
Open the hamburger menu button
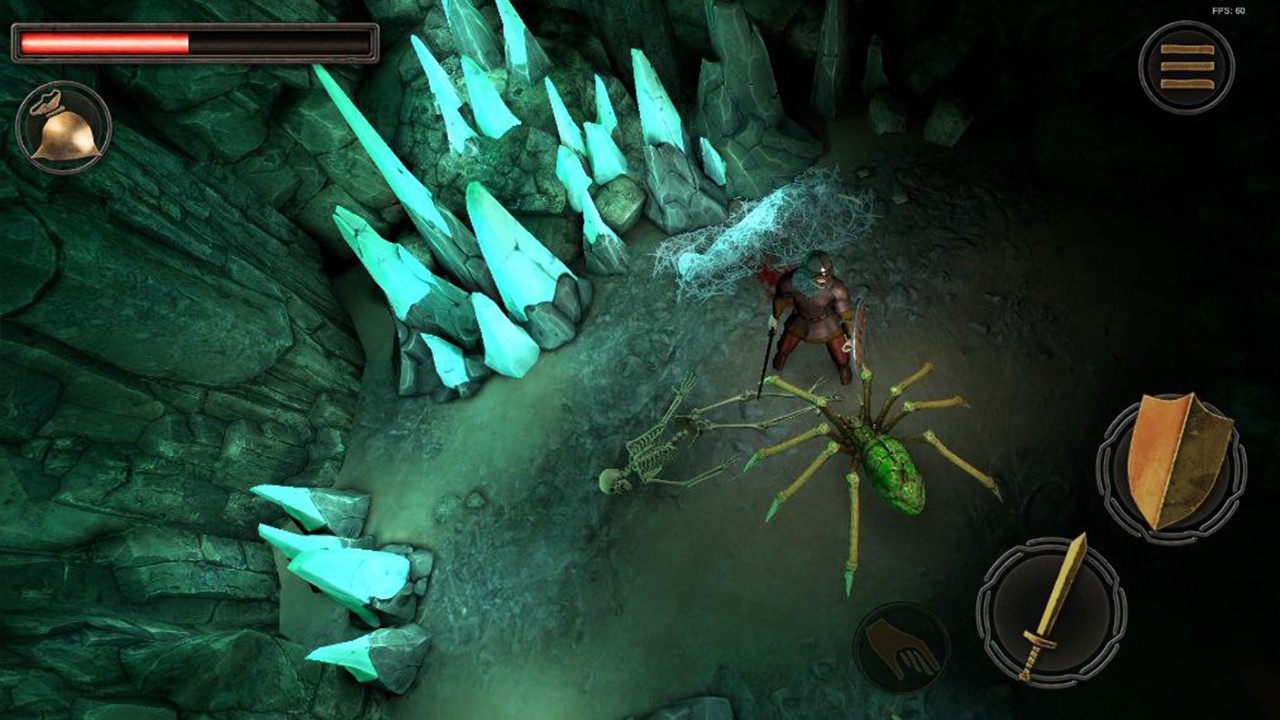(1187, 67)
